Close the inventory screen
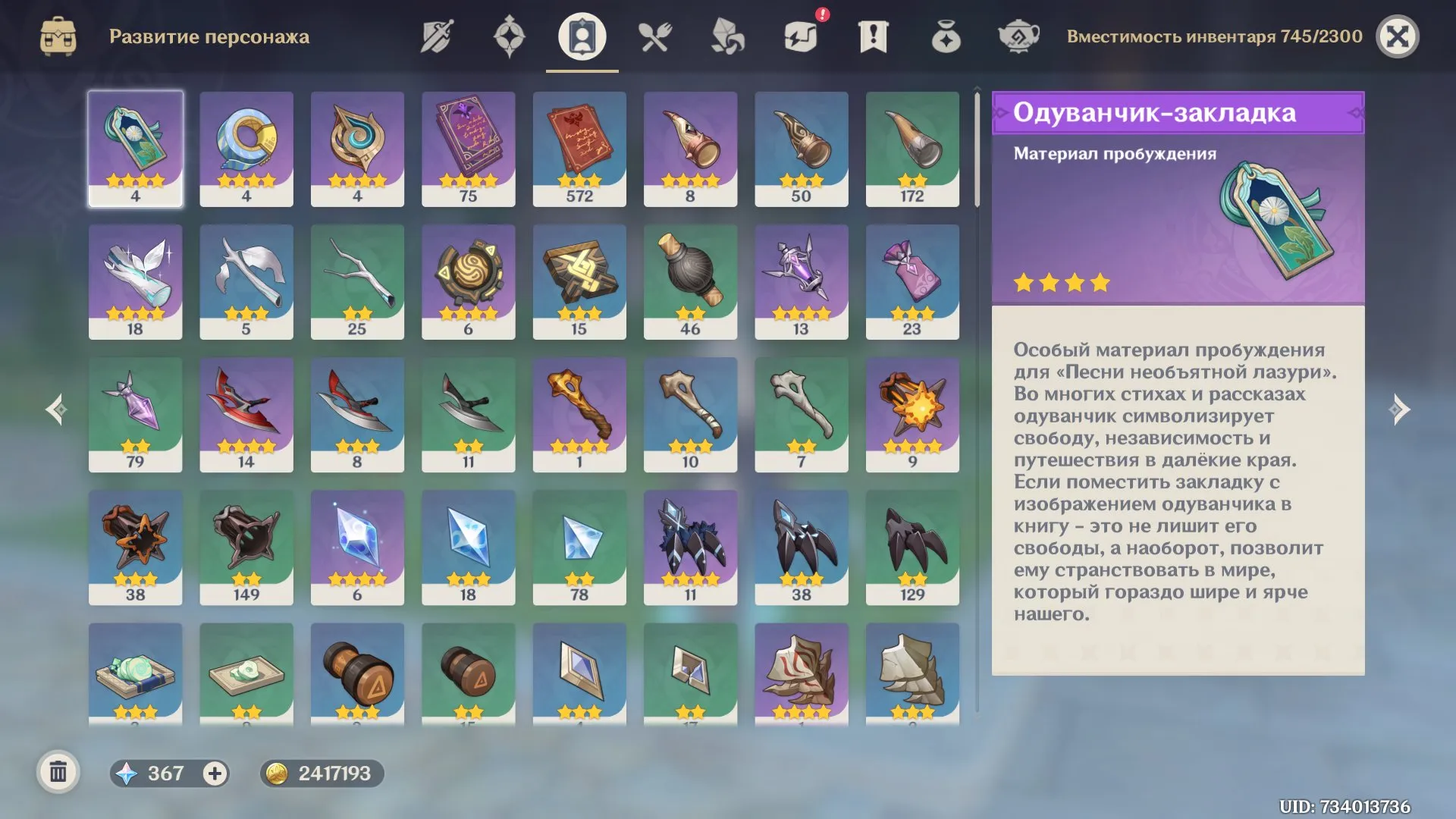The height and width of the screenshot is (819, 1456). (x=1397, y=36)
